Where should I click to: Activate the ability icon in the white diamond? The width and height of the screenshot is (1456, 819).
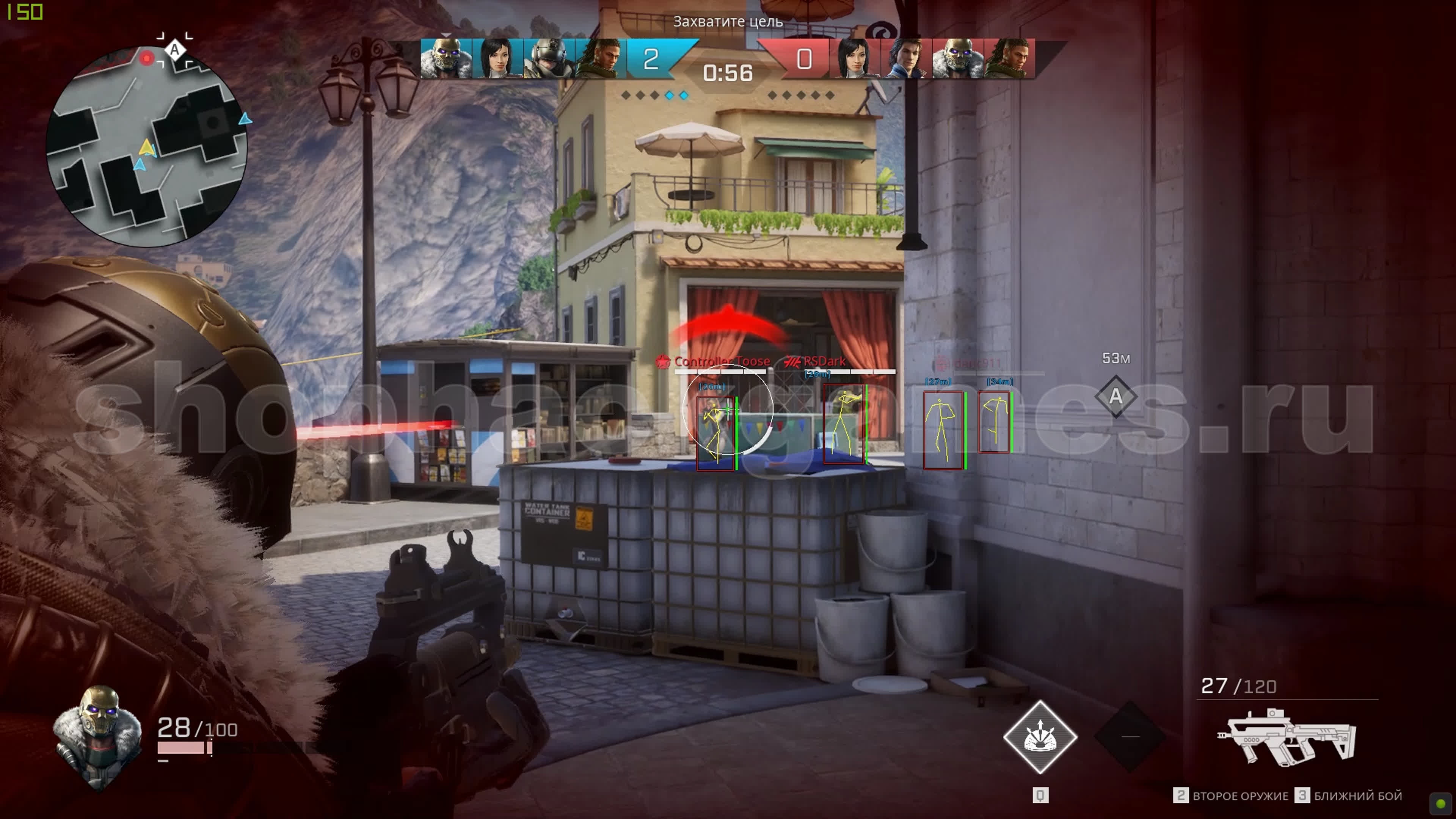click(1040, 736)
